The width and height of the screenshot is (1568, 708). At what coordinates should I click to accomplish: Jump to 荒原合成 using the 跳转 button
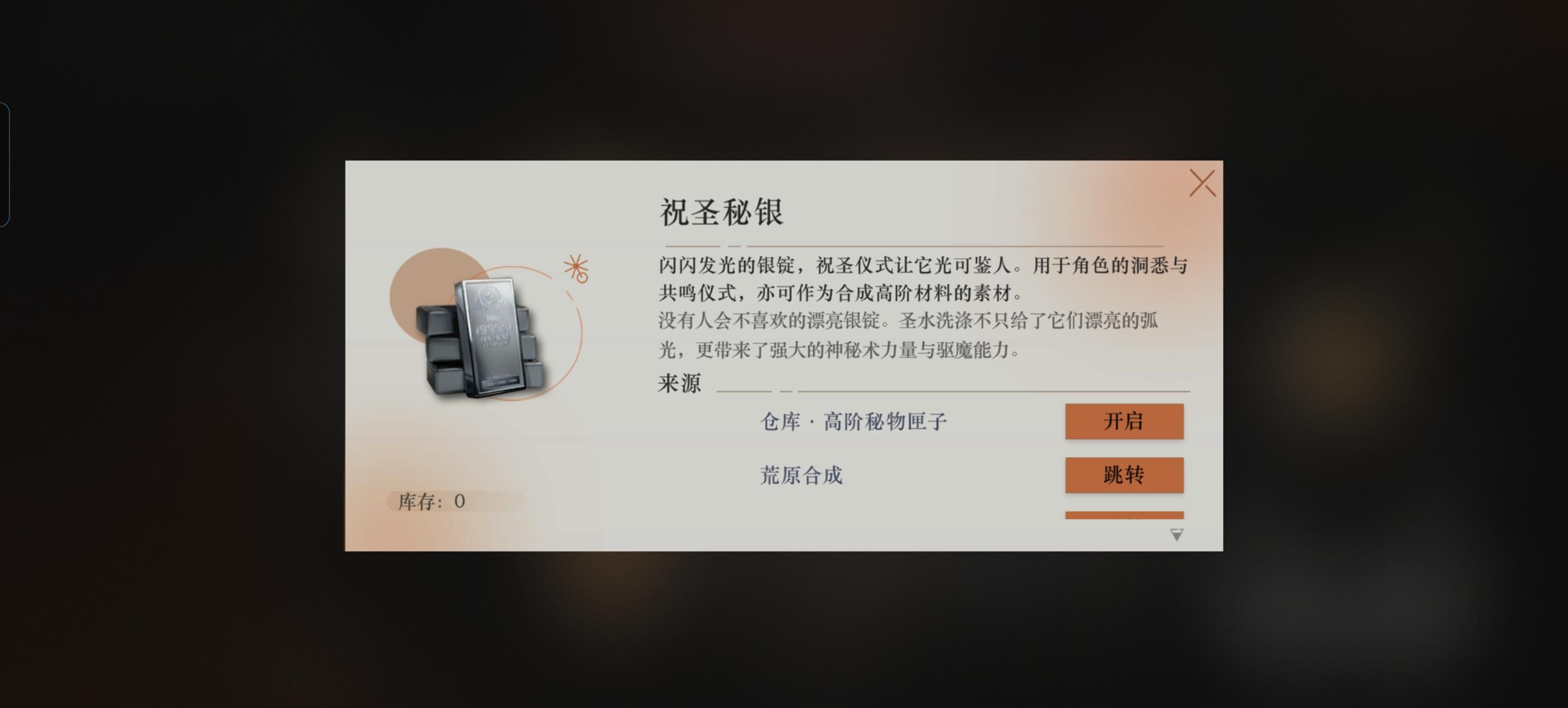(x=1125, y=475)
